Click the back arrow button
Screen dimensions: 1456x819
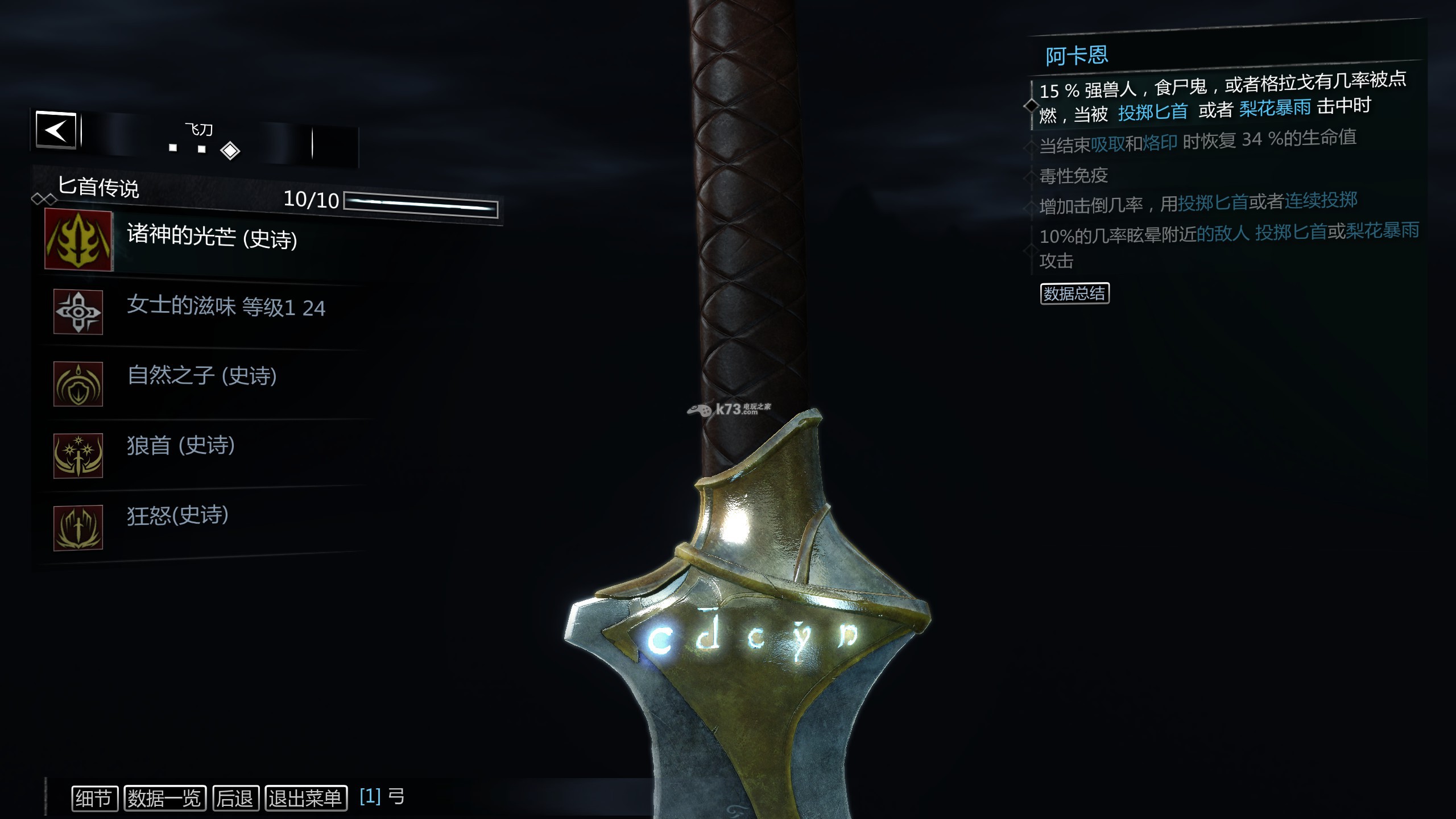tap(56, 130)
